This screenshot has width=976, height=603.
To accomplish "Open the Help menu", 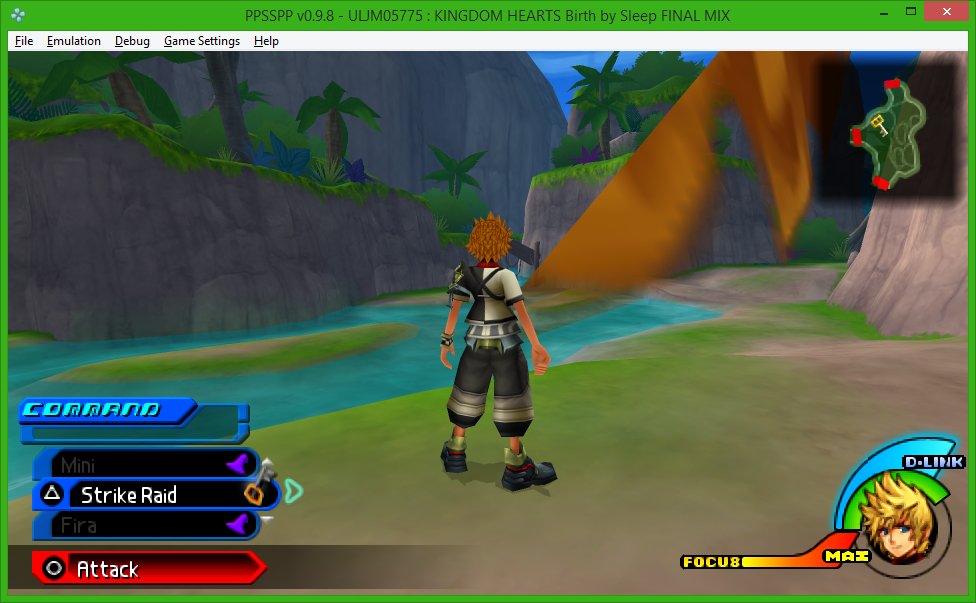I will coord(266,41).
